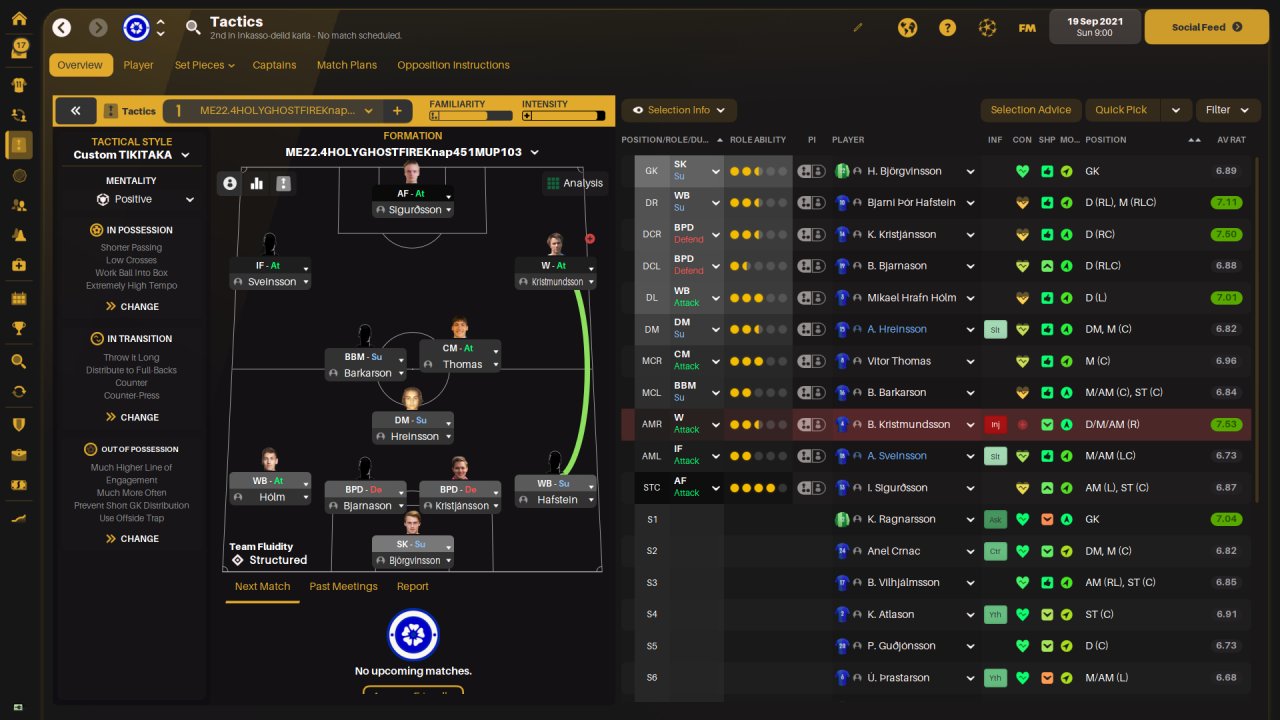The height and width of the screenshot is (720, 1280).
Task: Change the In Possession instructions
Action: (x=132, y=306)
